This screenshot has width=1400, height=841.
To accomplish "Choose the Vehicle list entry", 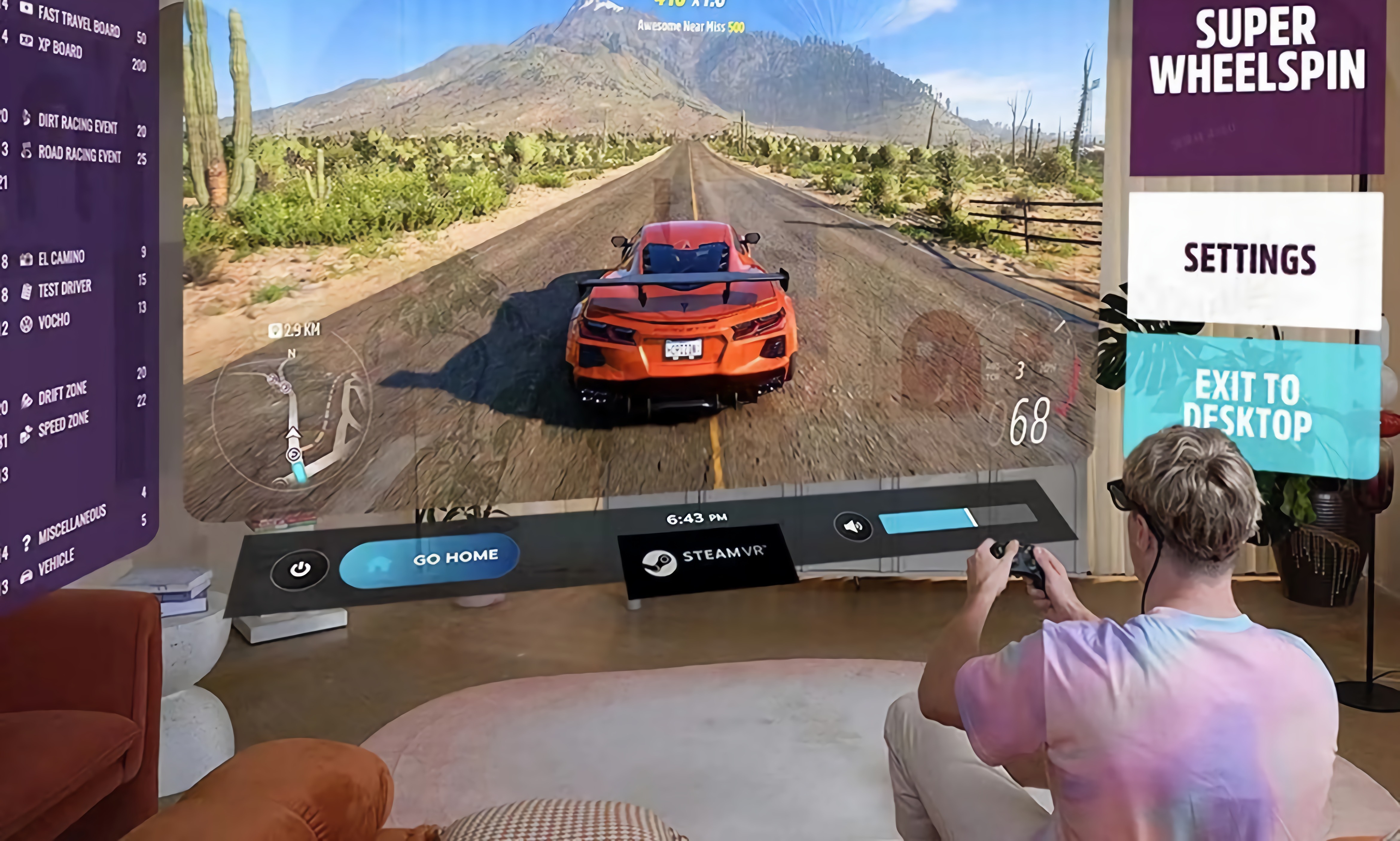I will tap(56, 563).
